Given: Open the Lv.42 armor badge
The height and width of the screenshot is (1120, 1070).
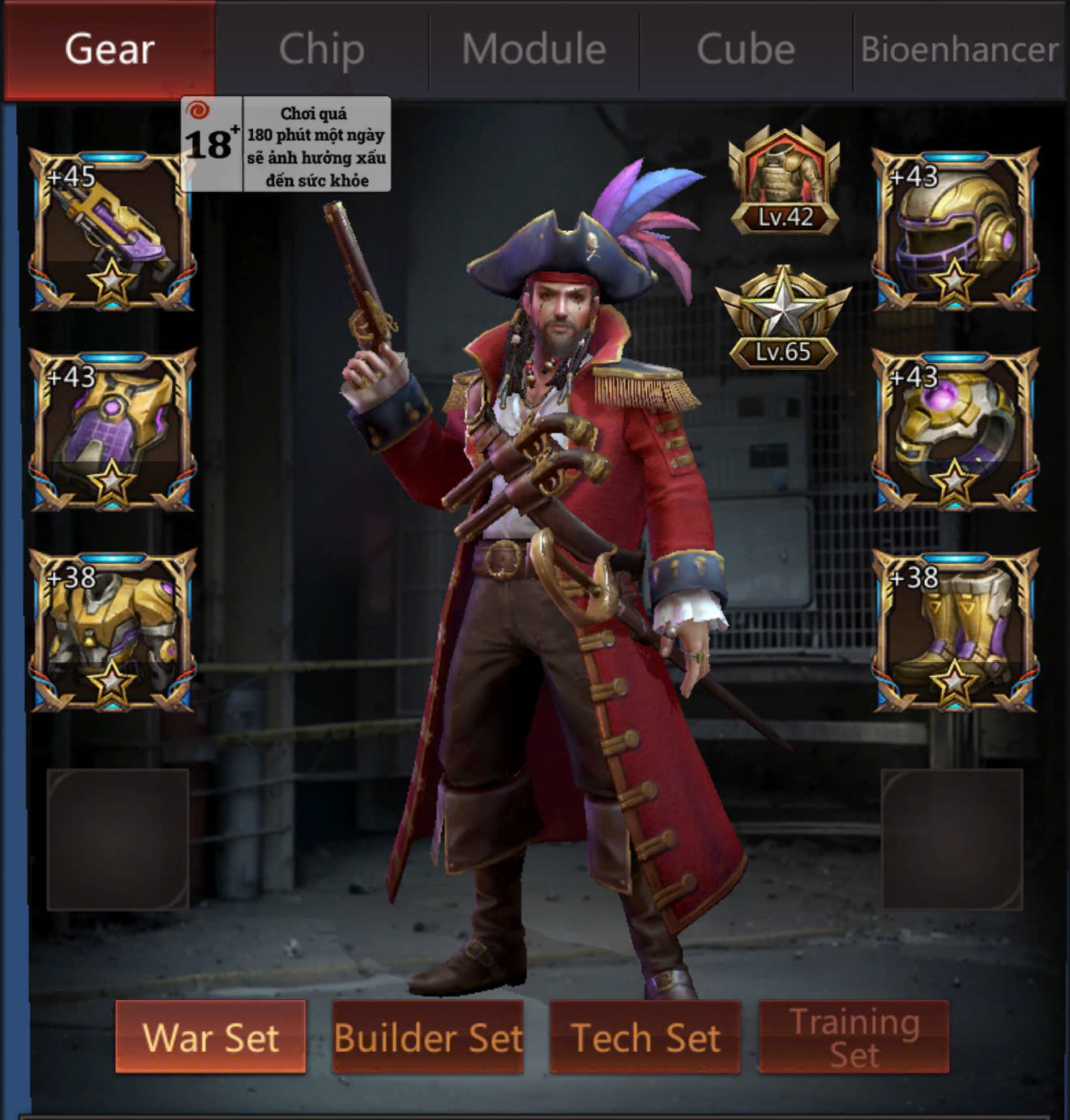Looking at the screenshot, I should point(784,182).
